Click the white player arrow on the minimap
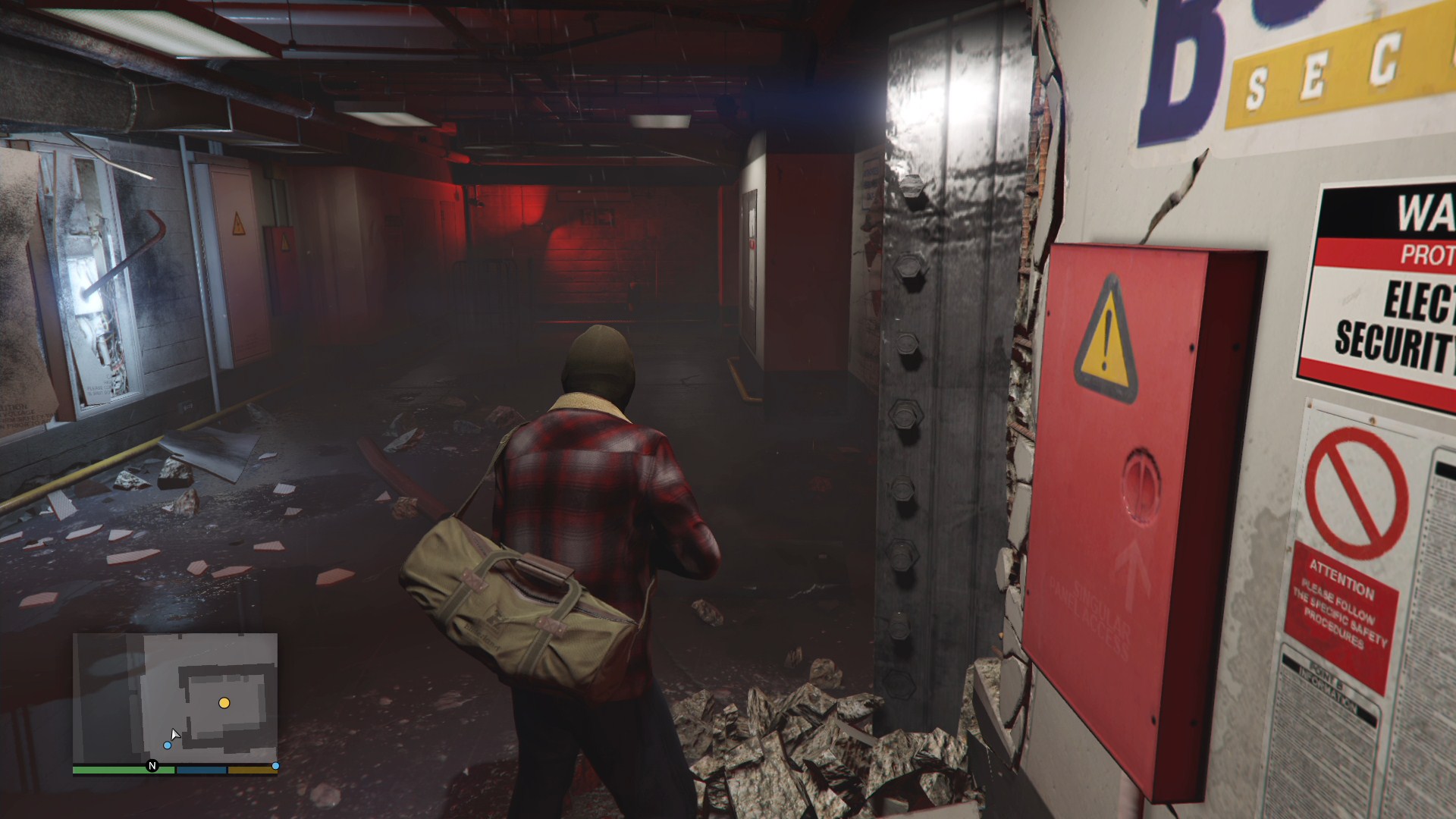Image resolution: width=1456 pixels, height=819 pixels. [x=175, y=734]
